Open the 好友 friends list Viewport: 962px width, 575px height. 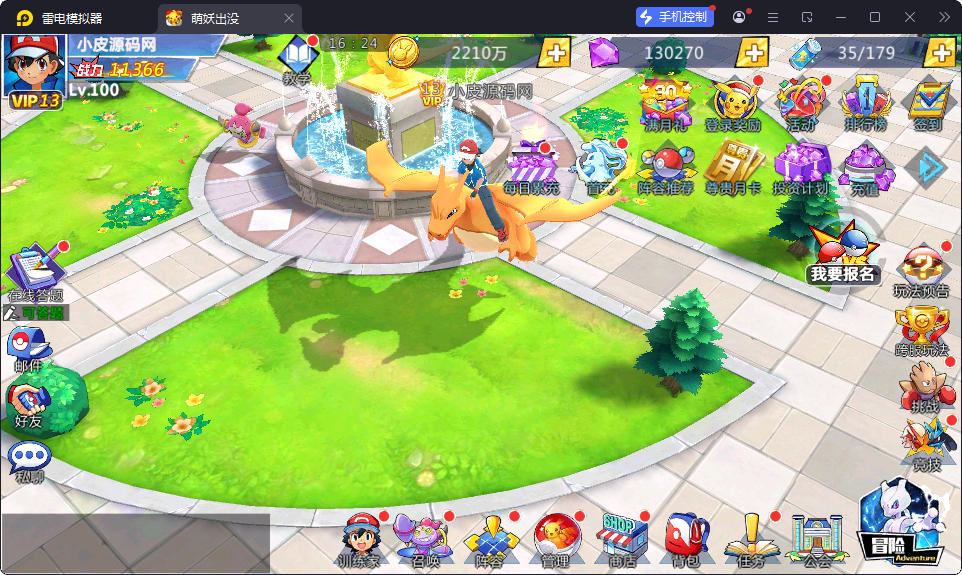(x=27, y=404)
